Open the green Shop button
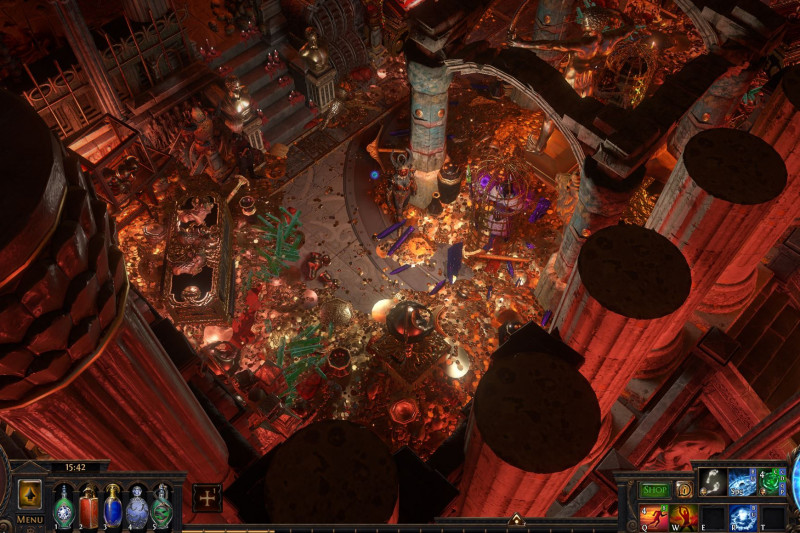 pos(654,490)
